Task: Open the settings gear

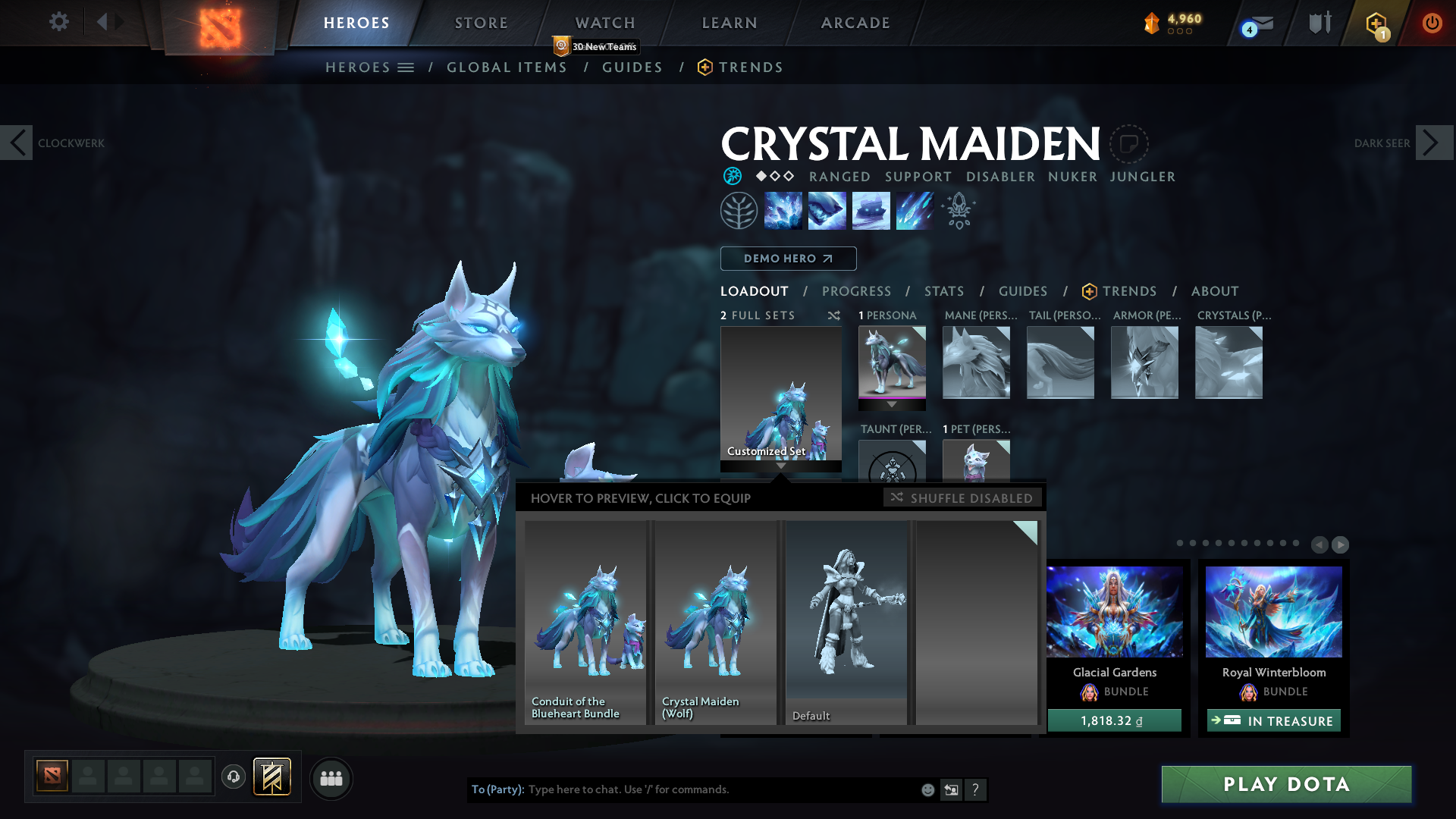Action: (x=58, y=21)
